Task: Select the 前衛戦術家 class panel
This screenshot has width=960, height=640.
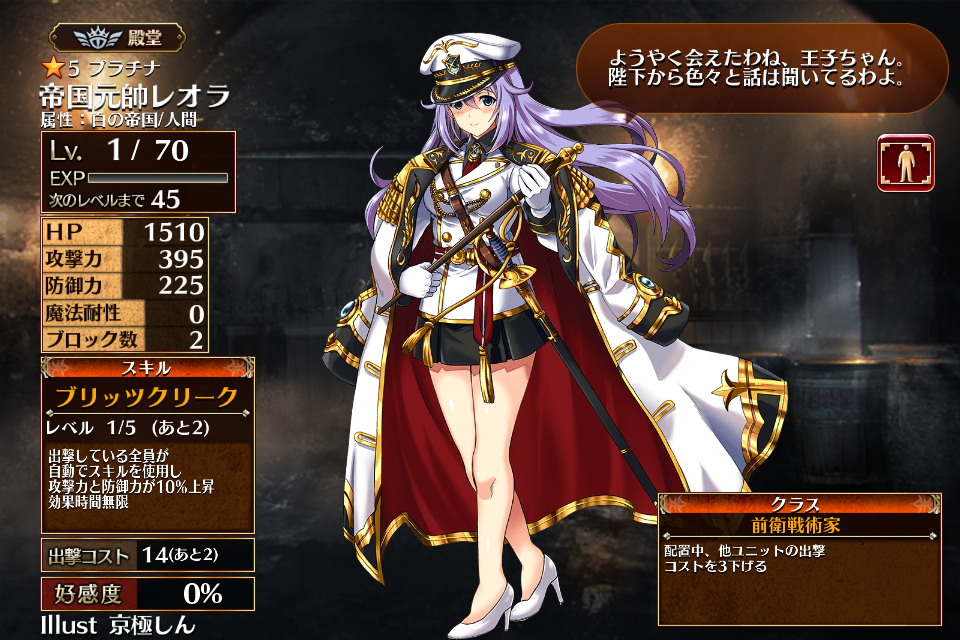Action: pyautogui.click(x=799, y=523)
